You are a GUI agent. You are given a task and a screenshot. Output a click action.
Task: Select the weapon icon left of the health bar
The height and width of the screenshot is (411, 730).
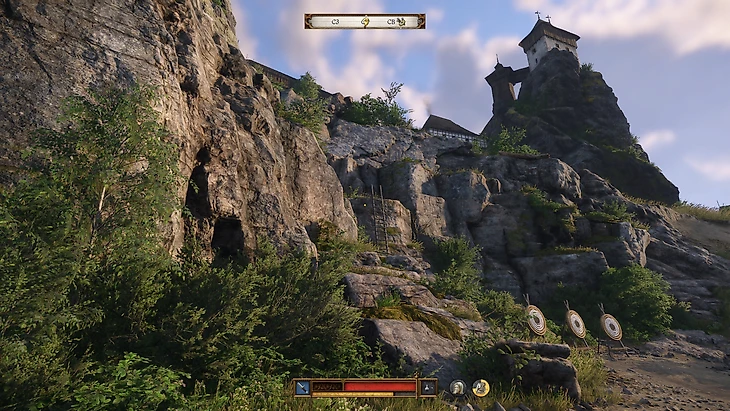(x=302, y=387)
